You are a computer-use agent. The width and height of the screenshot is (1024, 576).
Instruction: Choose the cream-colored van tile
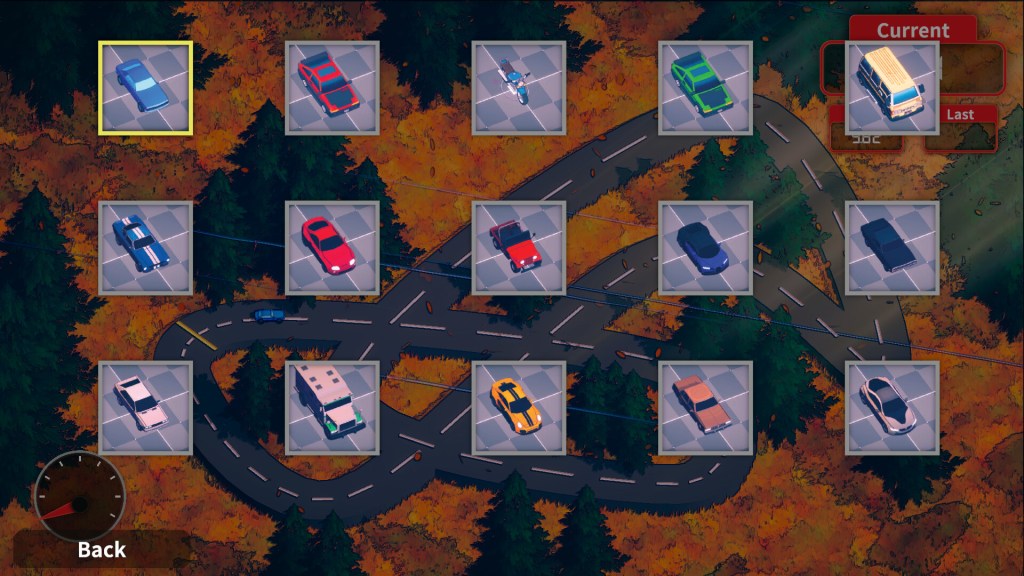pyautogui.click(x=892, y=88)
